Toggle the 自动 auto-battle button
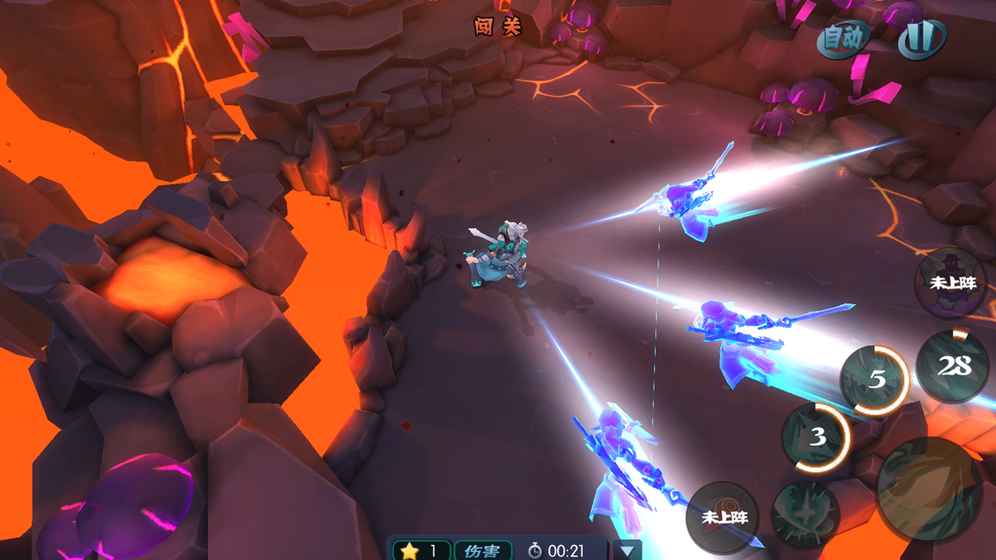The image size is (996, 560). point(842,39)
